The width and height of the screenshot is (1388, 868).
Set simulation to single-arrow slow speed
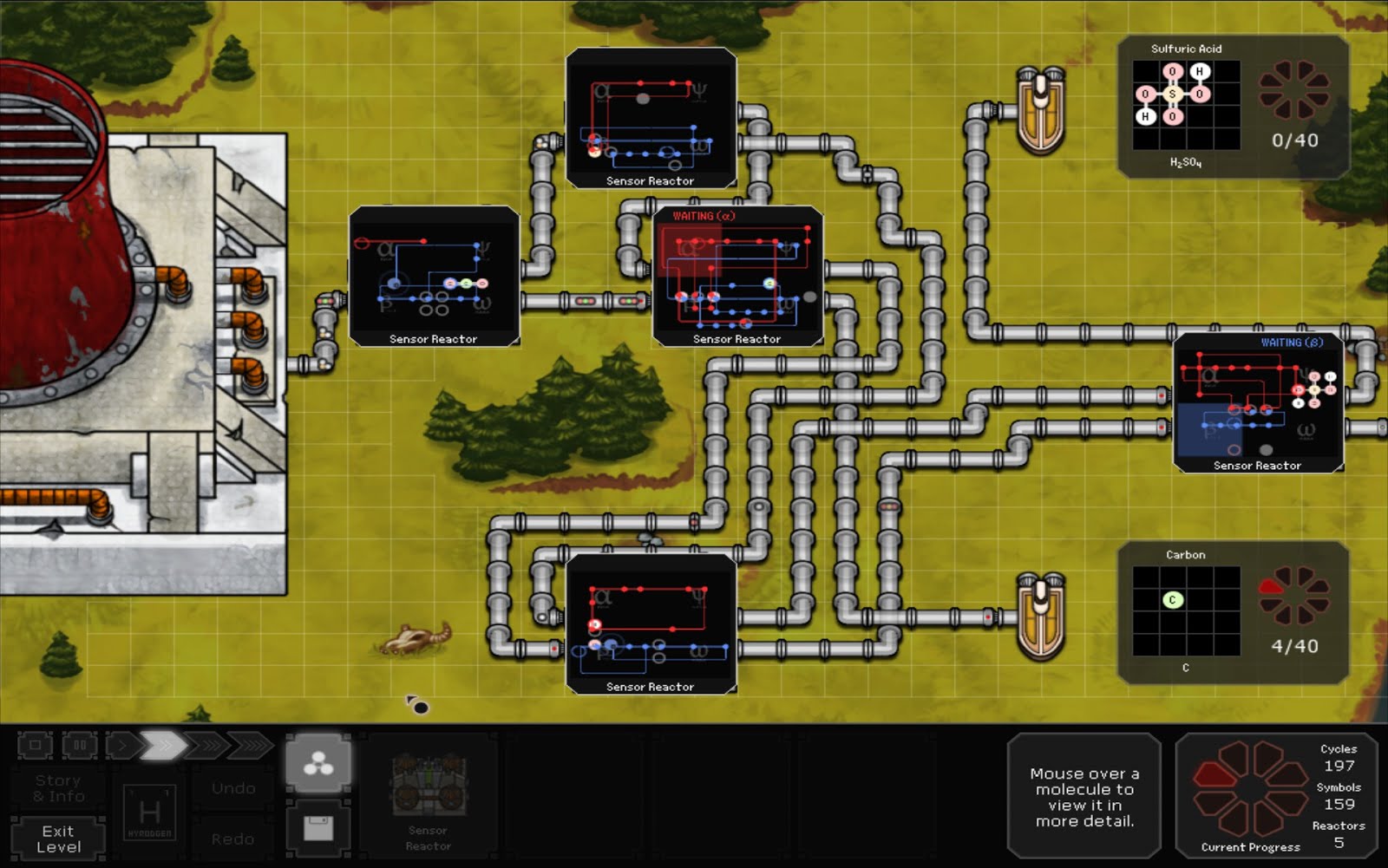click(121, 745)
